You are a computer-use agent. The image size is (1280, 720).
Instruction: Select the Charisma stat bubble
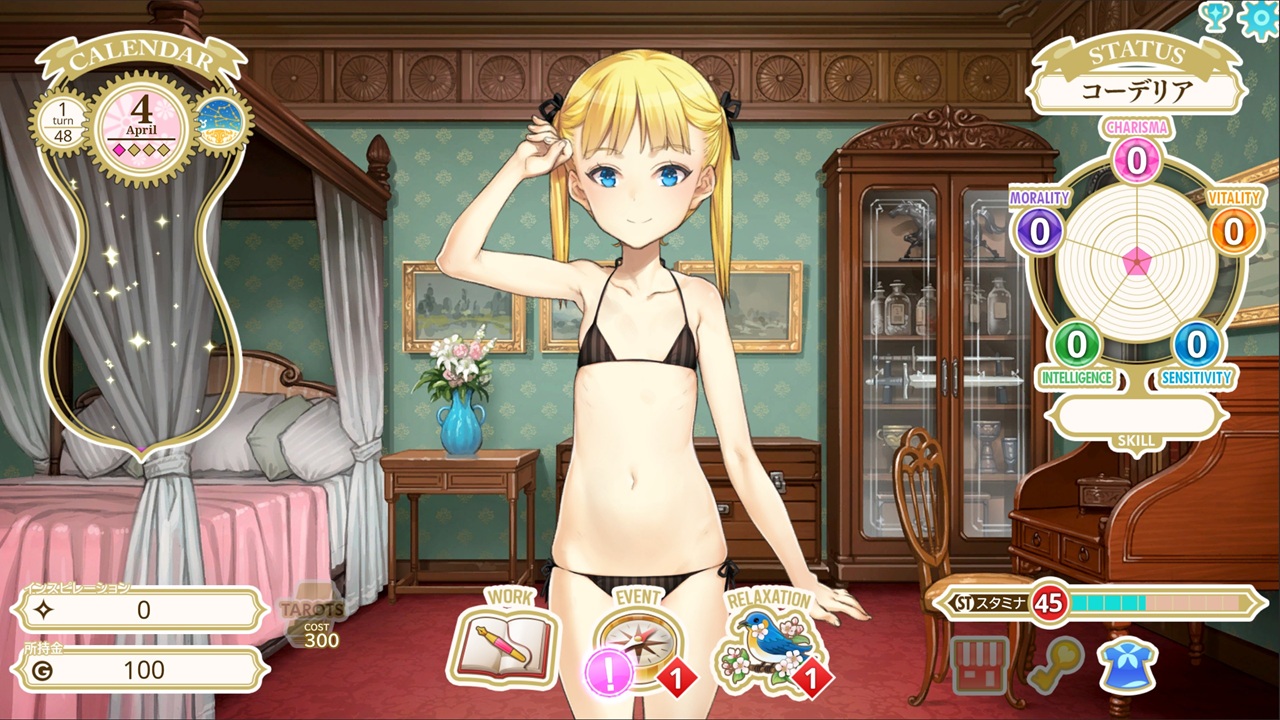[x=1136, y=158]
